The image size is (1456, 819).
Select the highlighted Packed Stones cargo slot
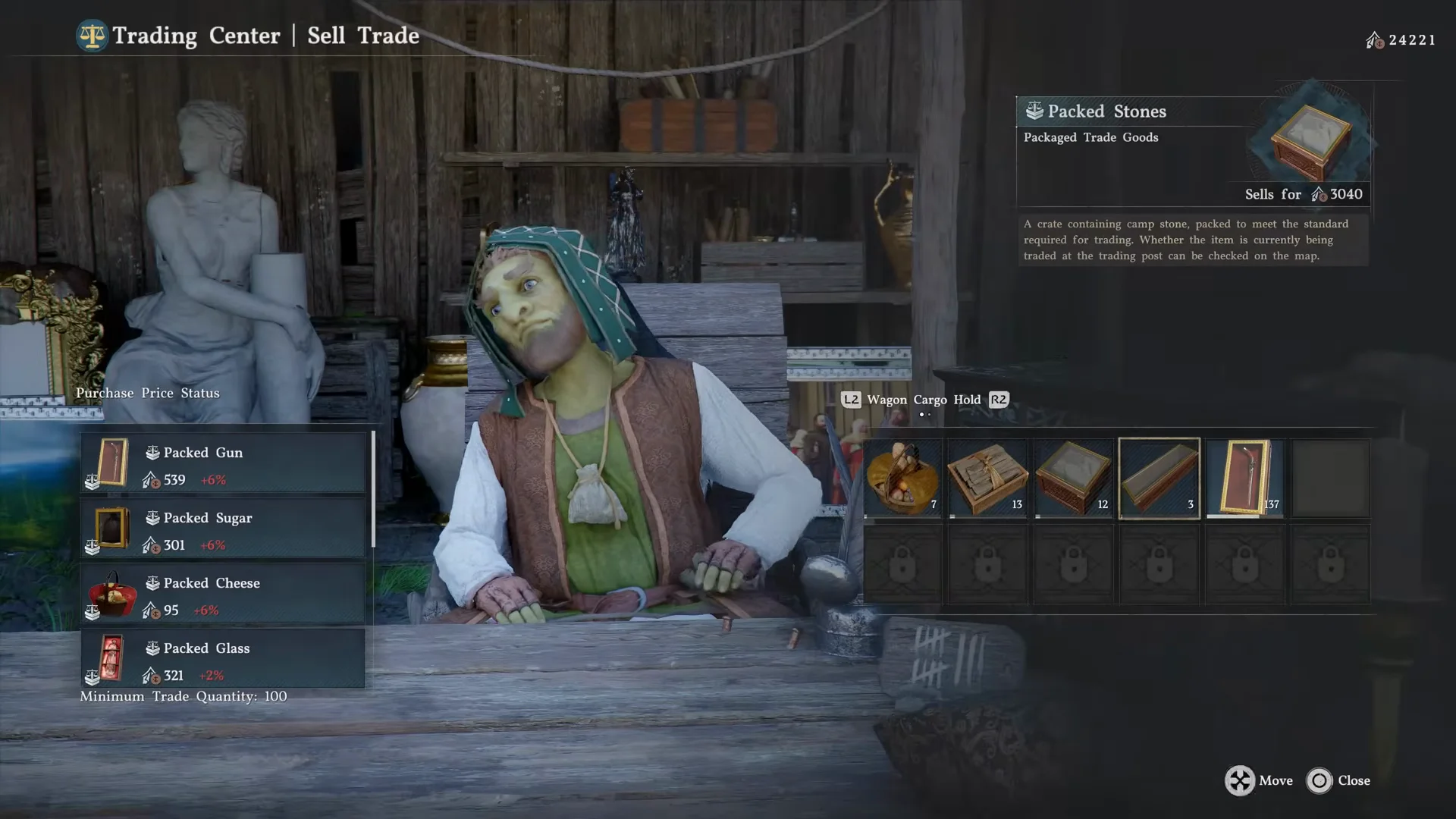pos(1159,478)
